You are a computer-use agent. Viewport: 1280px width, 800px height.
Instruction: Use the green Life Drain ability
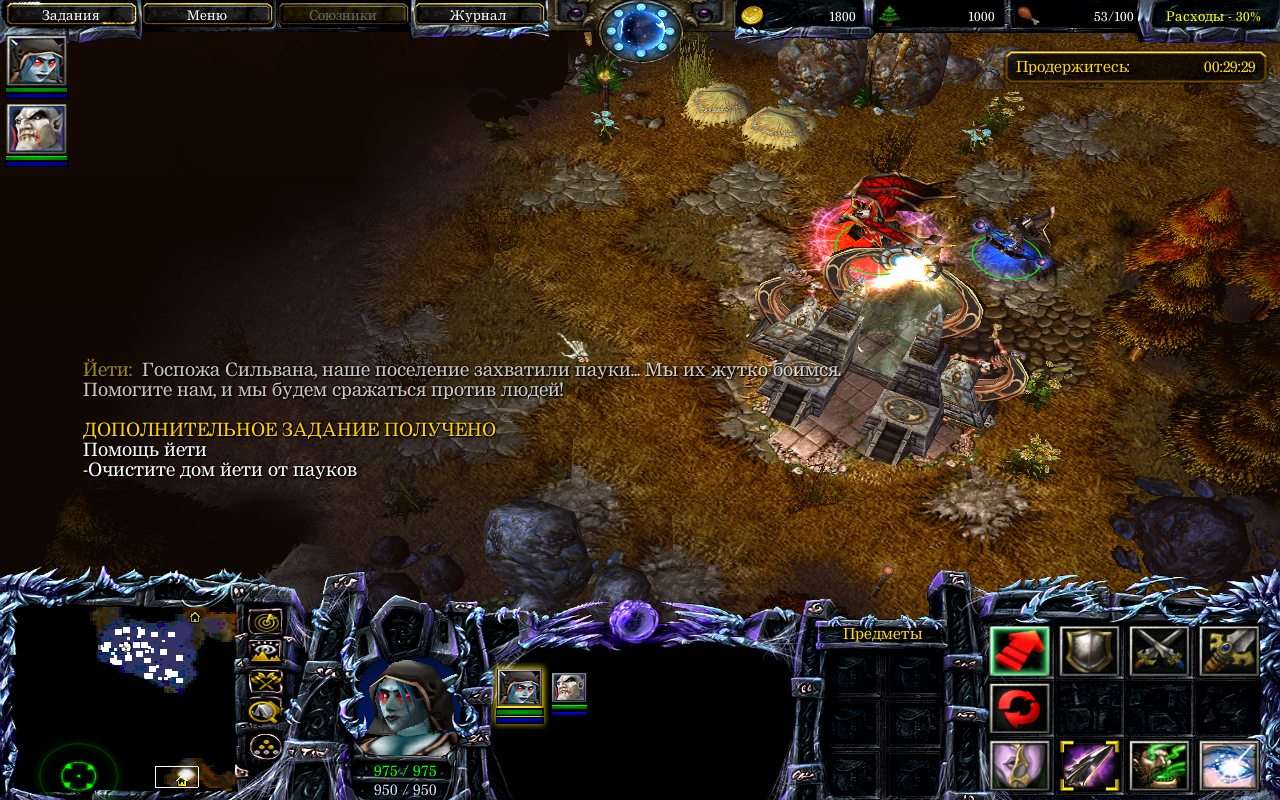point(1159,765)
